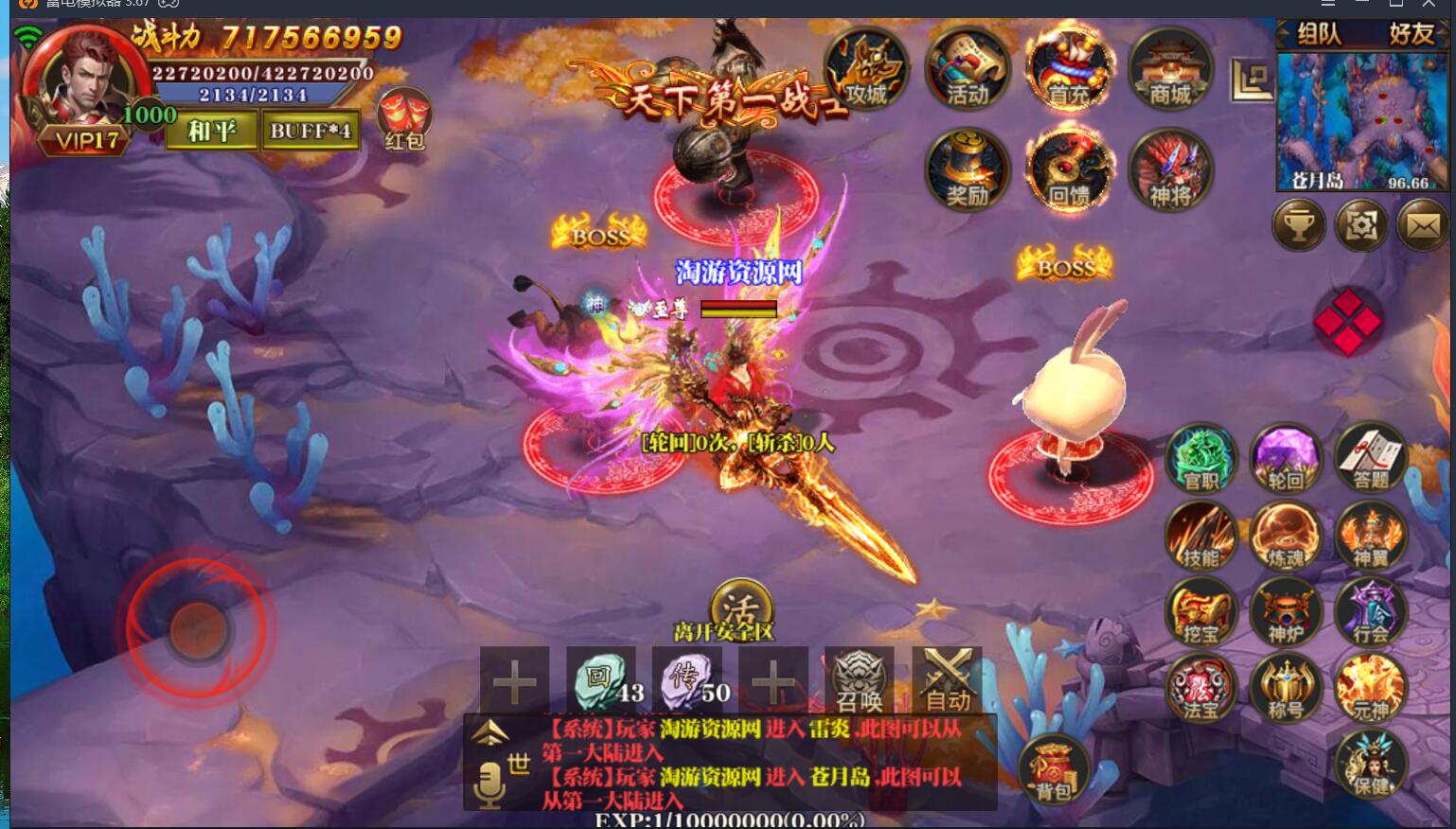Switch to the 好友 friends tab
The height and width of the screenshot is (829, 1456).
tap(1411, 35)
